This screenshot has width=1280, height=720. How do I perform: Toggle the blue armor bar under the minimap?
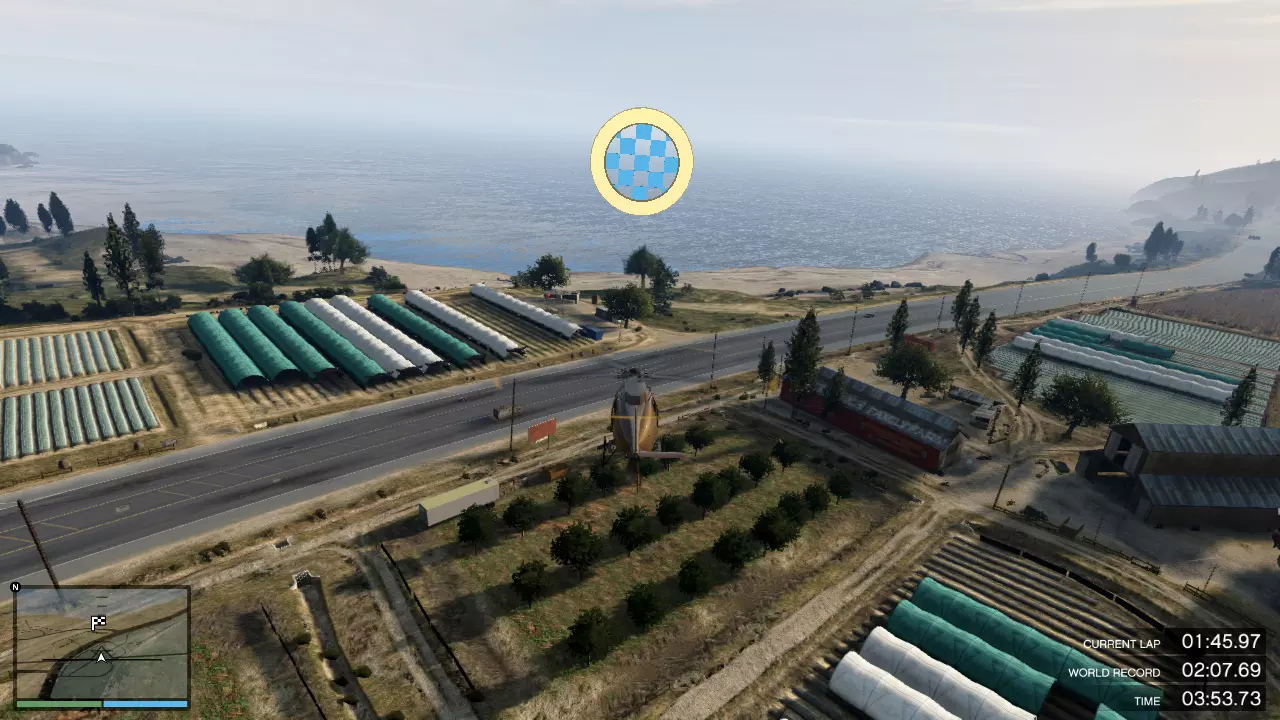[x=145, y=703]
